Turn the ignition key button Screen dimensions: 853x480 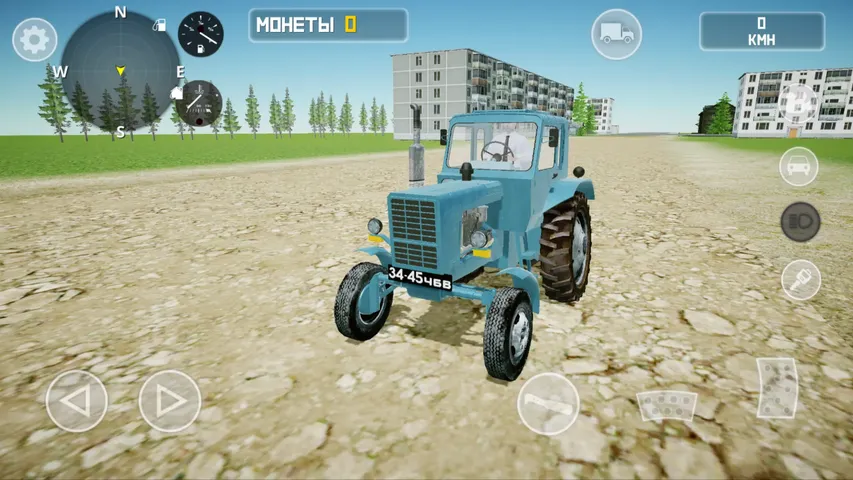point(800,279)
